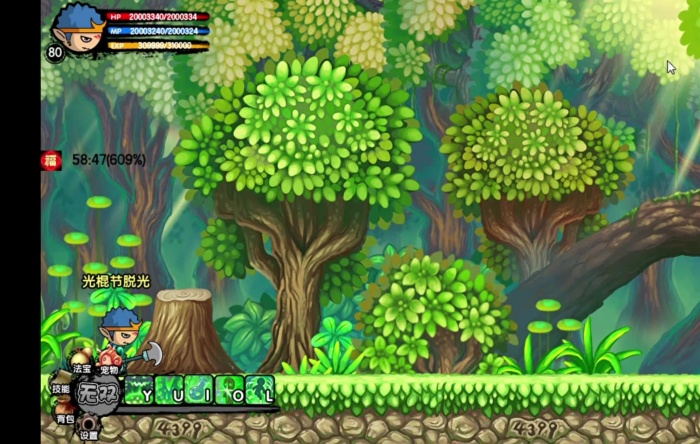Click the red 福 blessing buff icon
Viewport: 700px width, 444px height.
(x=51, y=159)
